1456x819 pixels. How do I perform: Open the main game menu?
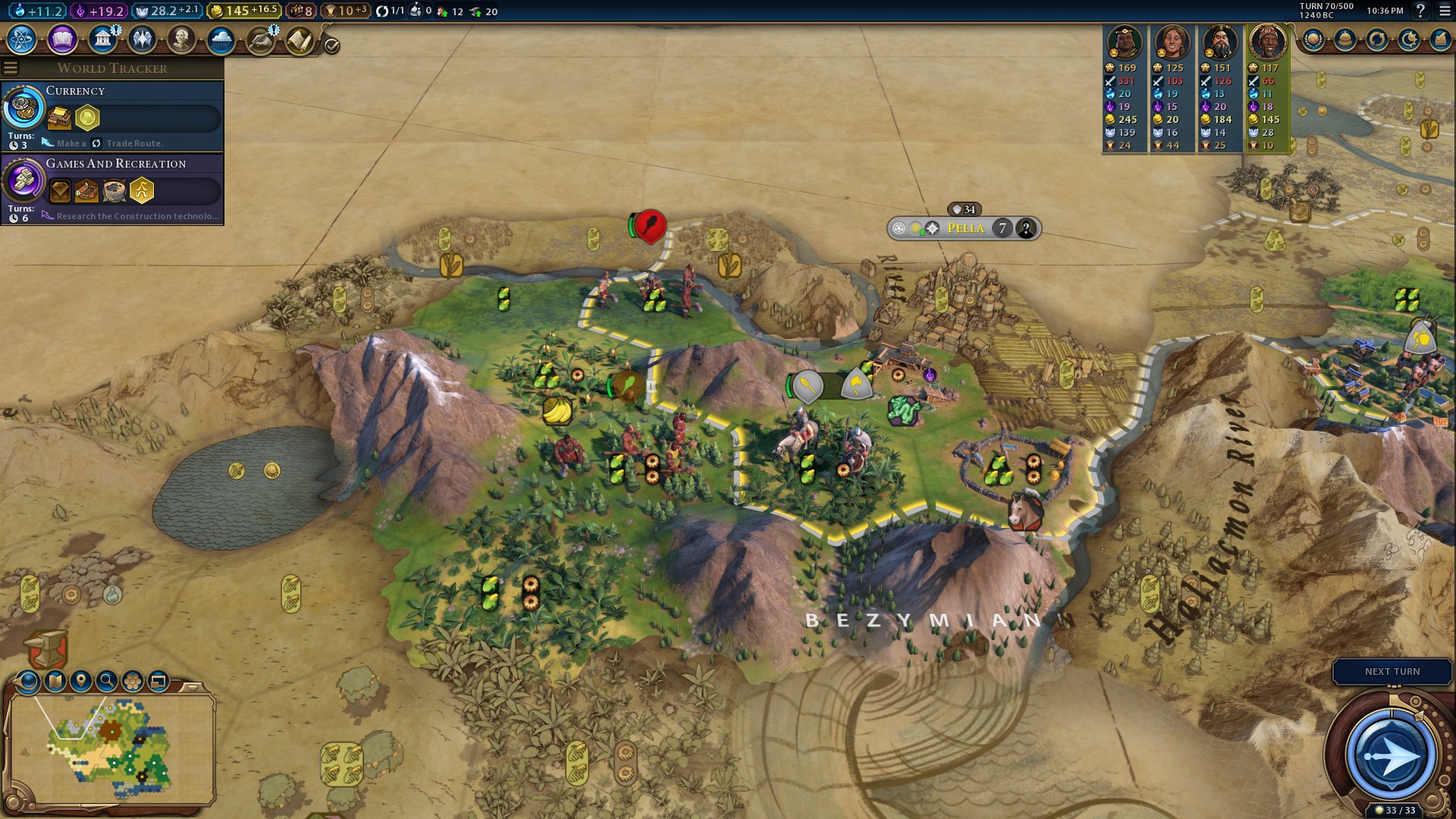(1445, 11)
